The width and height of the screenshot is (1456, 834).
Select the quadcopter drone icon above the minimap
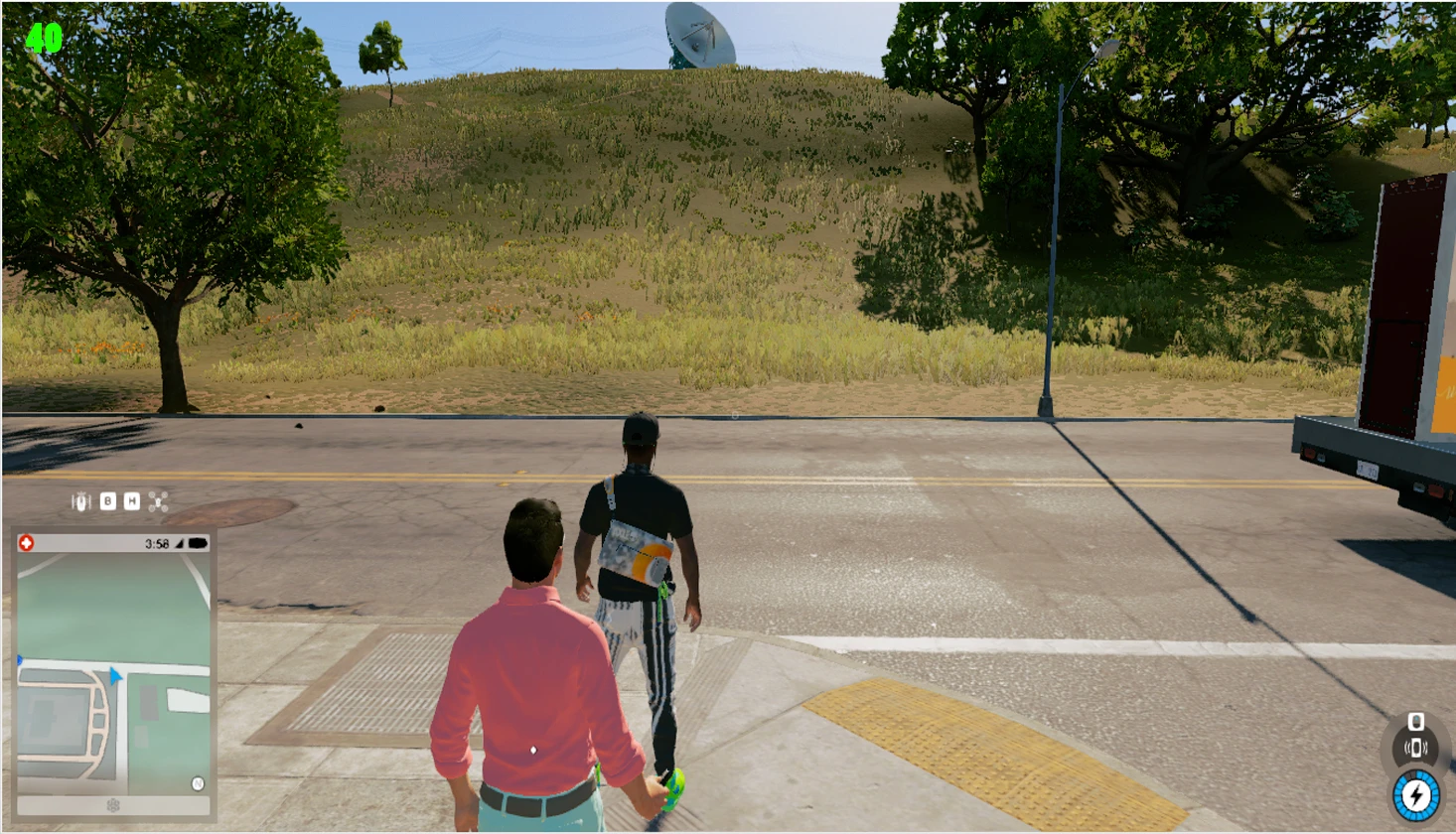[x=157, y=501]
